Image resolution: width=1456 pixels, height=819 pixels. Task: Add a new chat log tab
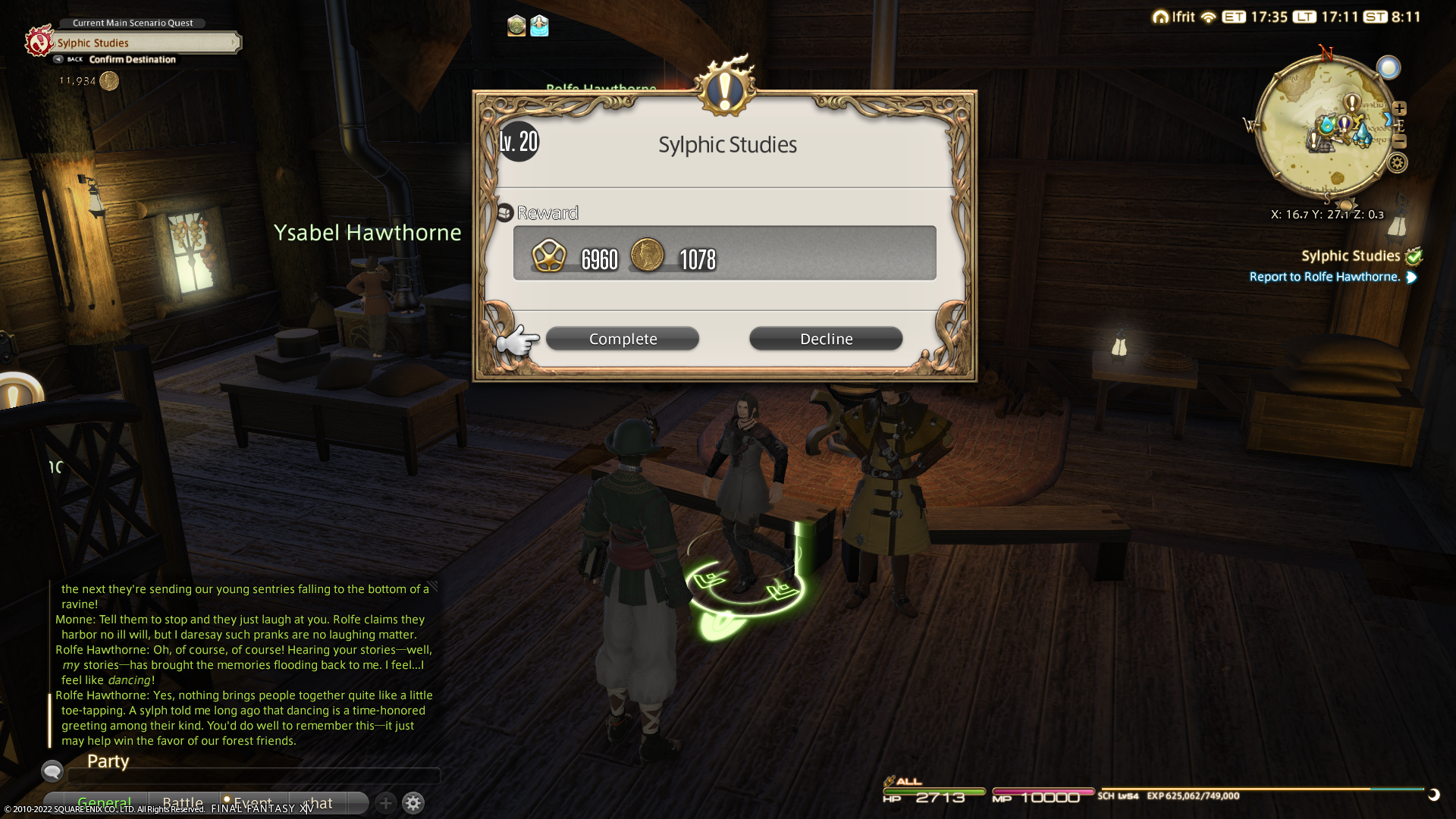tap(385, 802)
